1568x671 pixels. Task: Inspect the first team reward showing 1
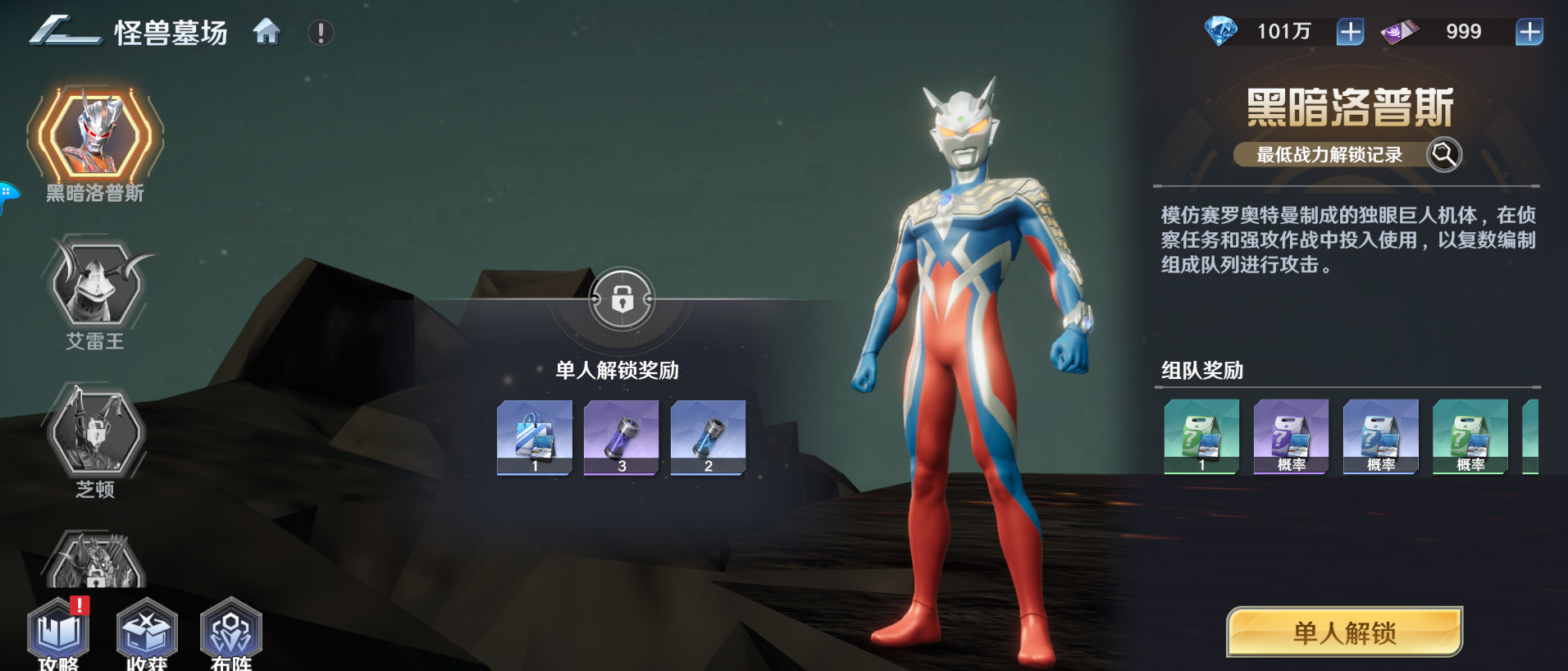(x=1201, y=436)
